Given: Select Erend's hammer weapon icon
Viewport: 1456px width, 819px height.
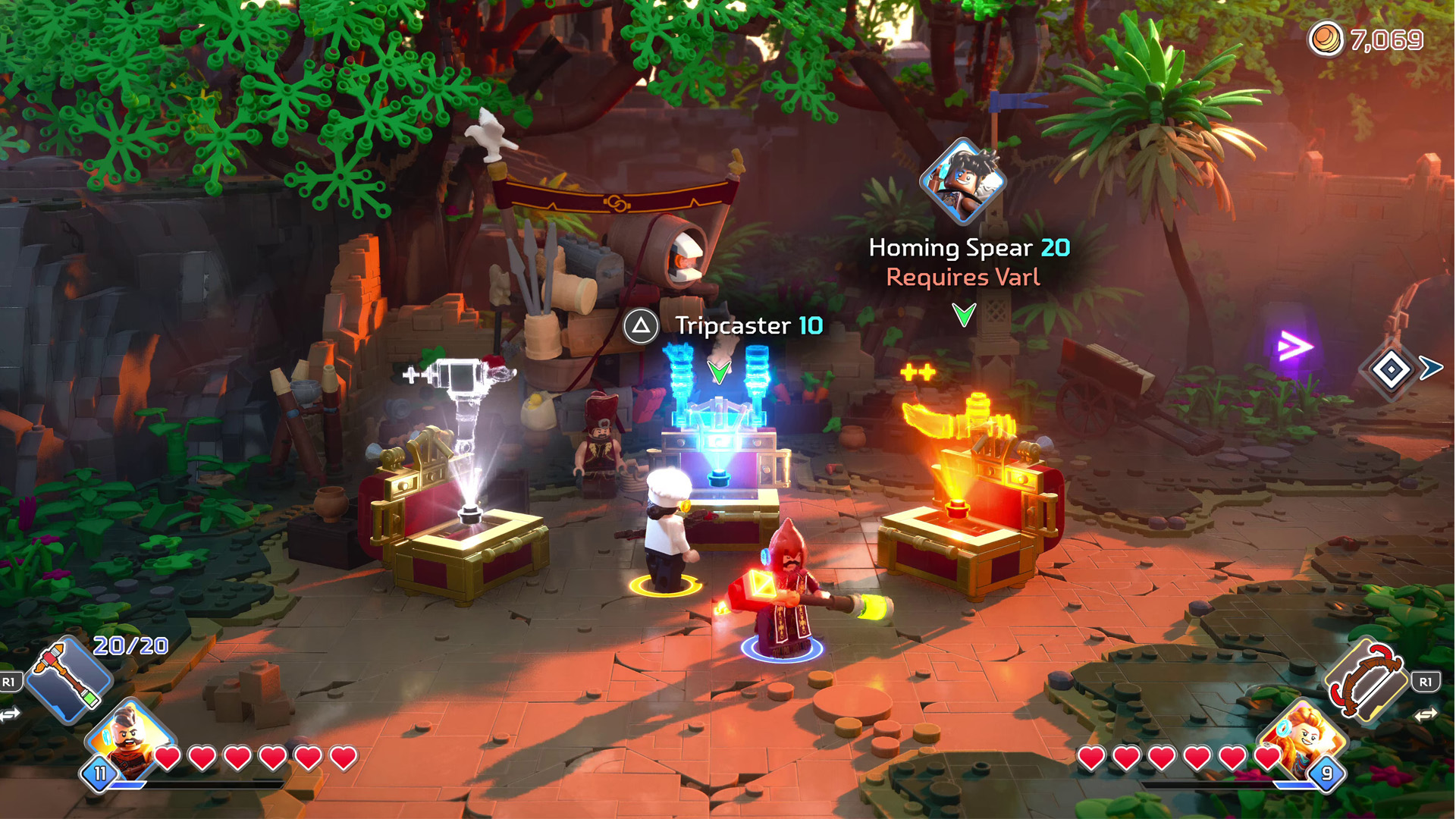Looking at the screenshot, I should pos(68,679).
